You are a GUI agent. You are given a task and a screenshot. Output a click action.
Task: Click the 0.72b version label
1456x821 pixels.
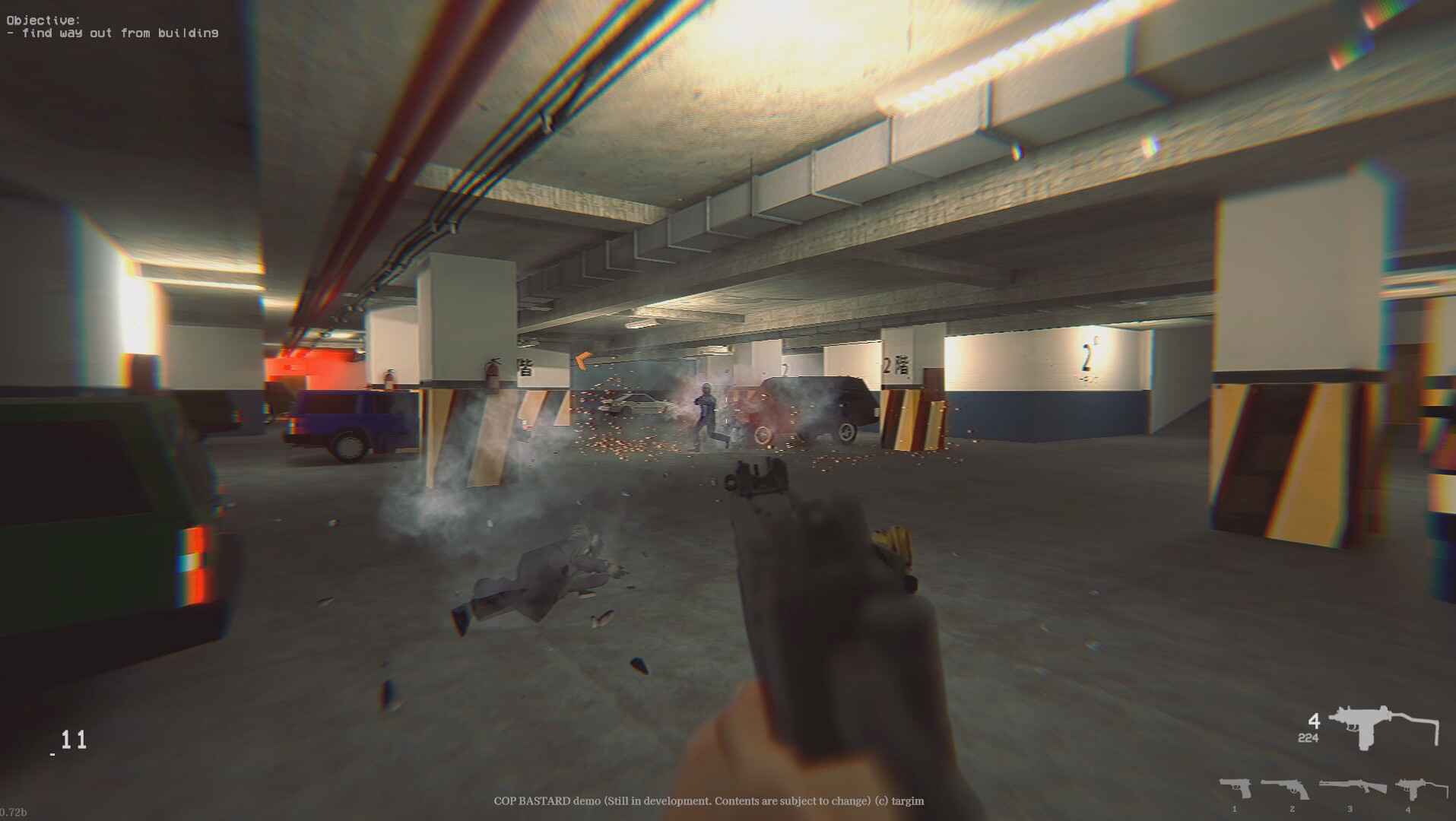coord(14,813)
